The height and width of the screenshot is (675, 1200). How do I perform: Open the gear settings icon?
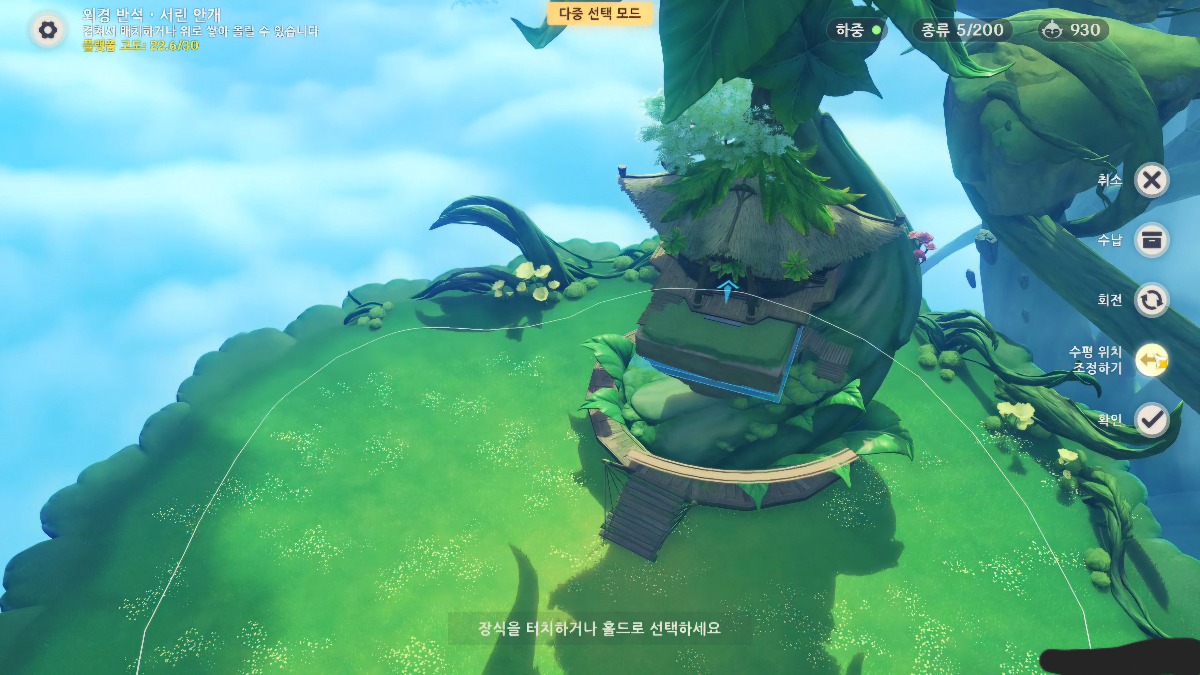click(47, 30)
